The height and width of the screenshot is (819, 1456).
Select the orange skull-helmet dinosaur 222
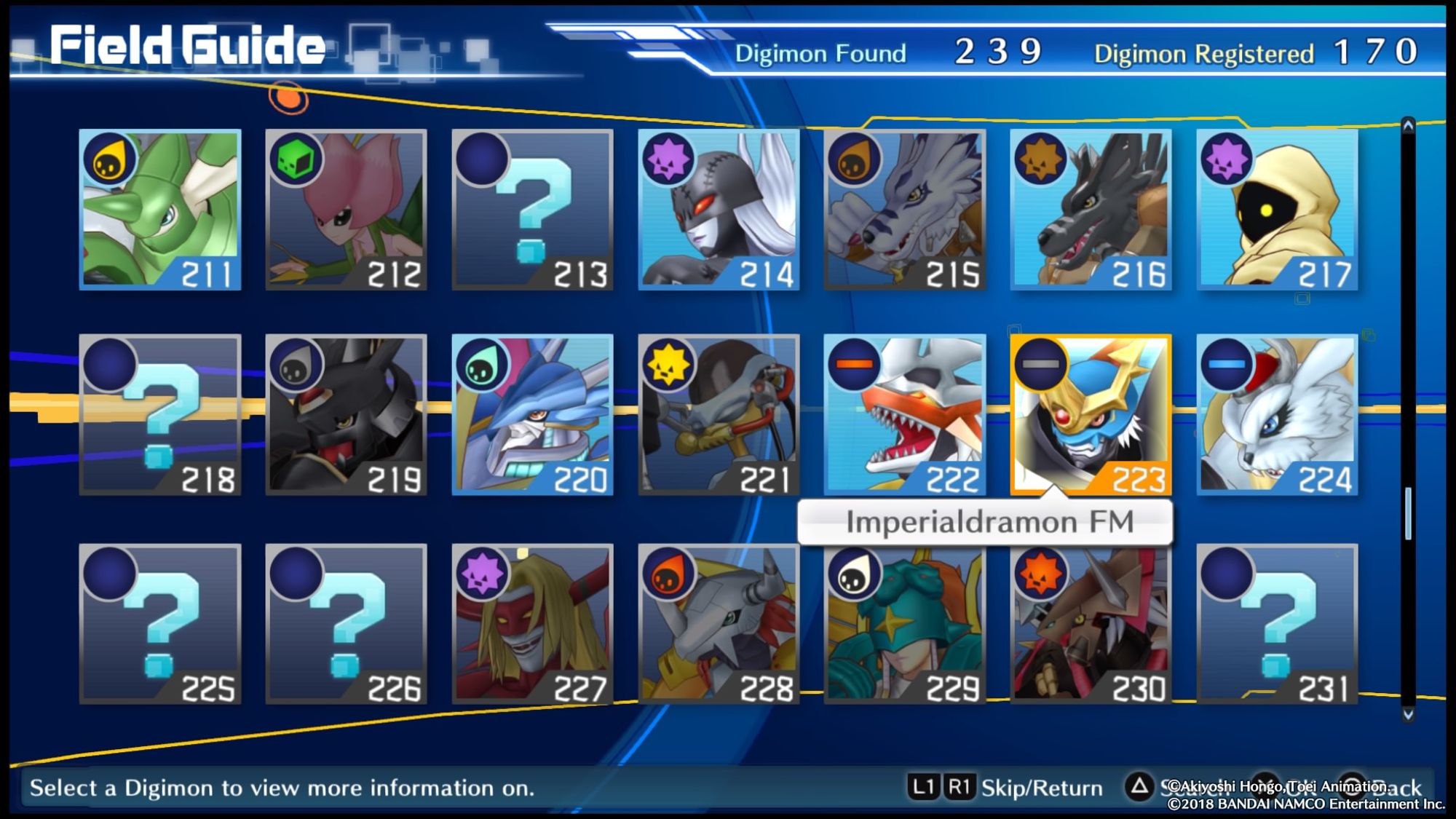pyautogui.click(x=905, y=415)
